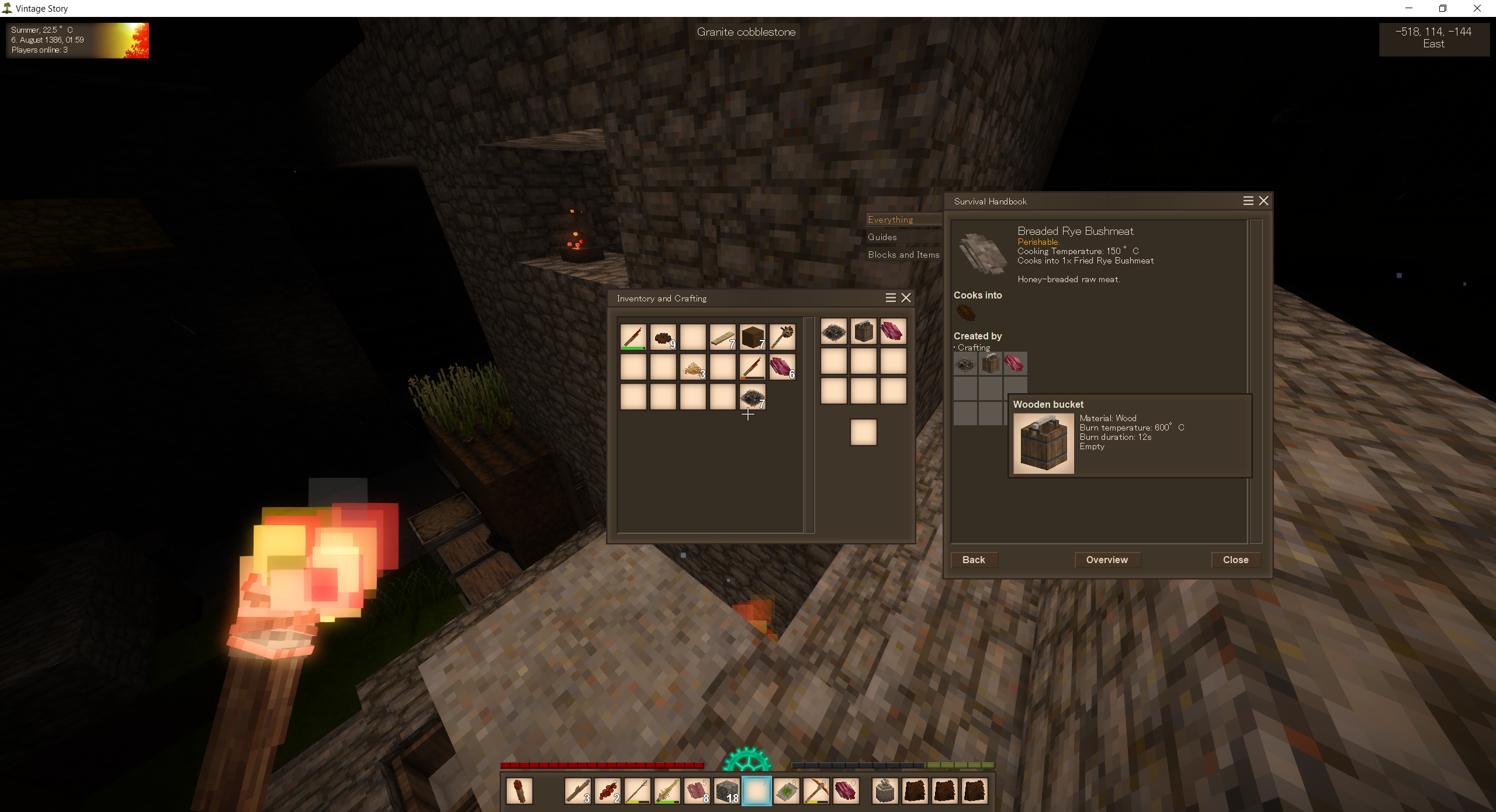Pick up the grain pile stack of 3
The width and height of the screenshot is (1496, 812).
pos(693,367)
